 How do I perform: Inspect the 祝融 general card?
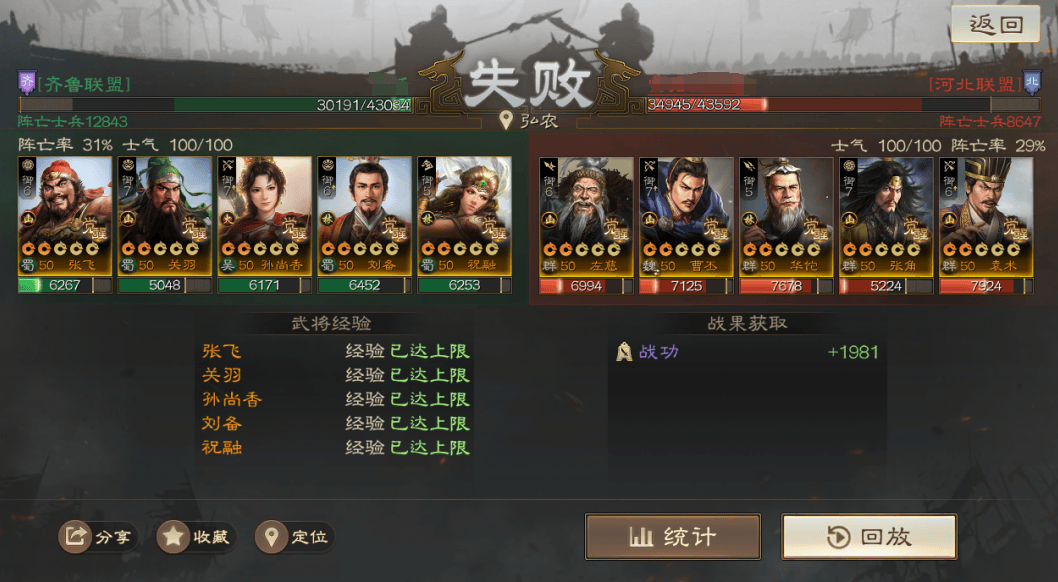(x=465, y=215)
